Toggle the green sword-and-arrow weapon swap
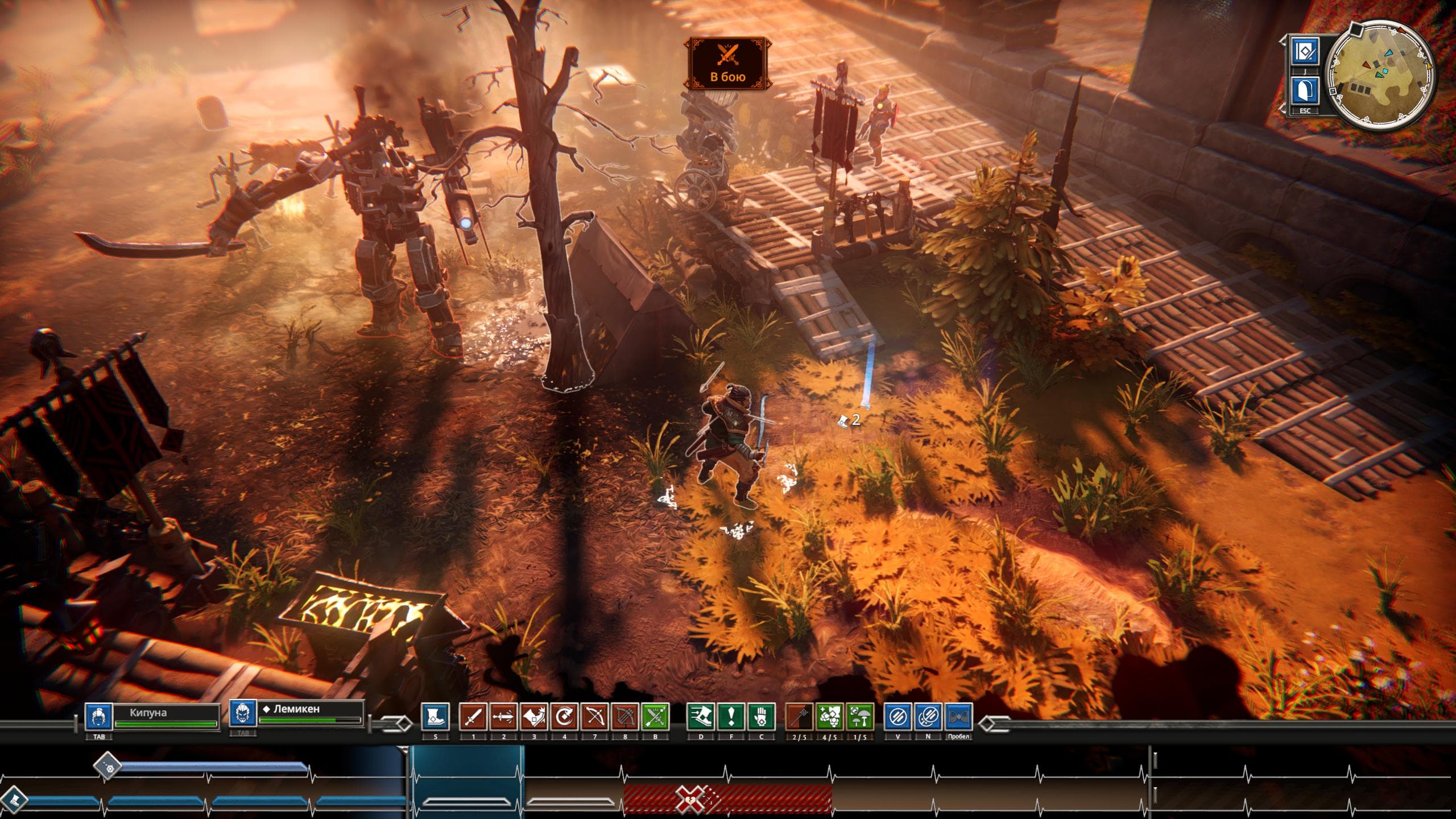1456x819 pixels. pos(655,717)
